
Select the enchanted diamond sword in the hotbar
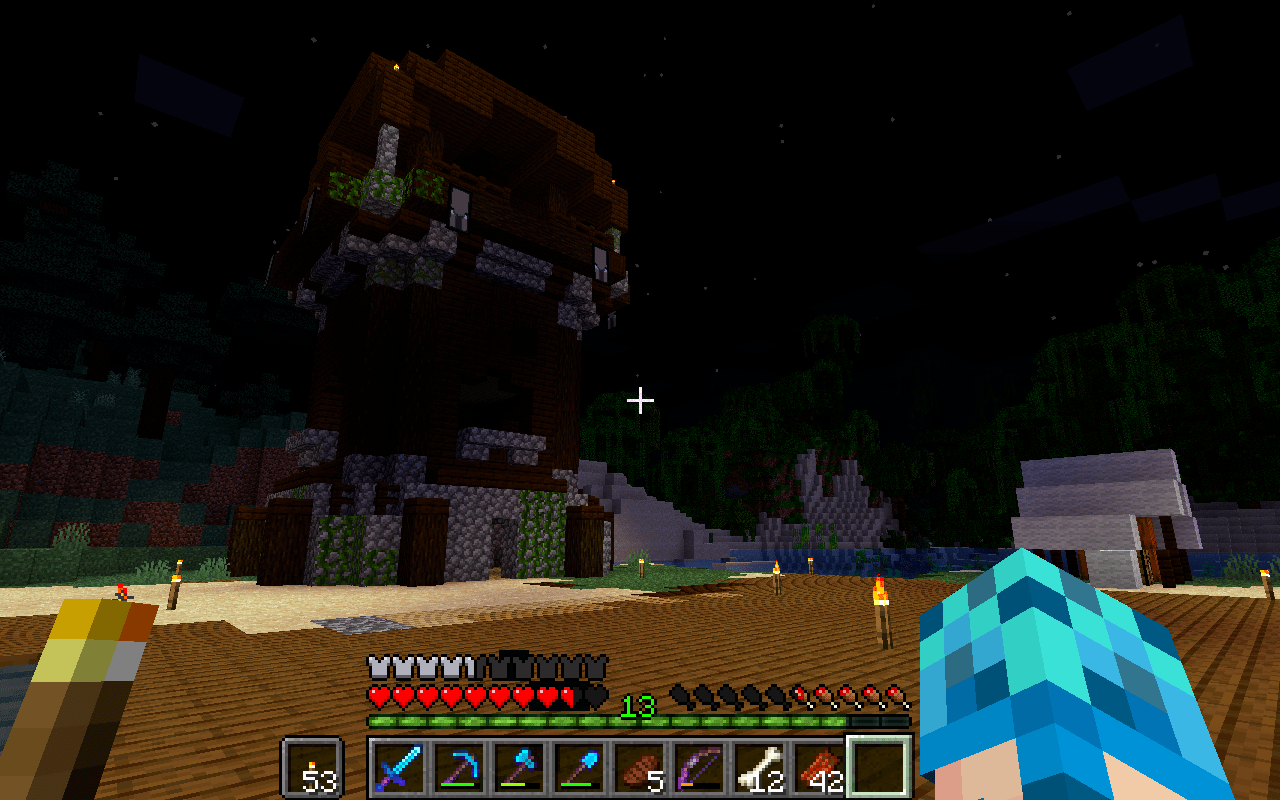pyautogui.click(x=400, y=770)
